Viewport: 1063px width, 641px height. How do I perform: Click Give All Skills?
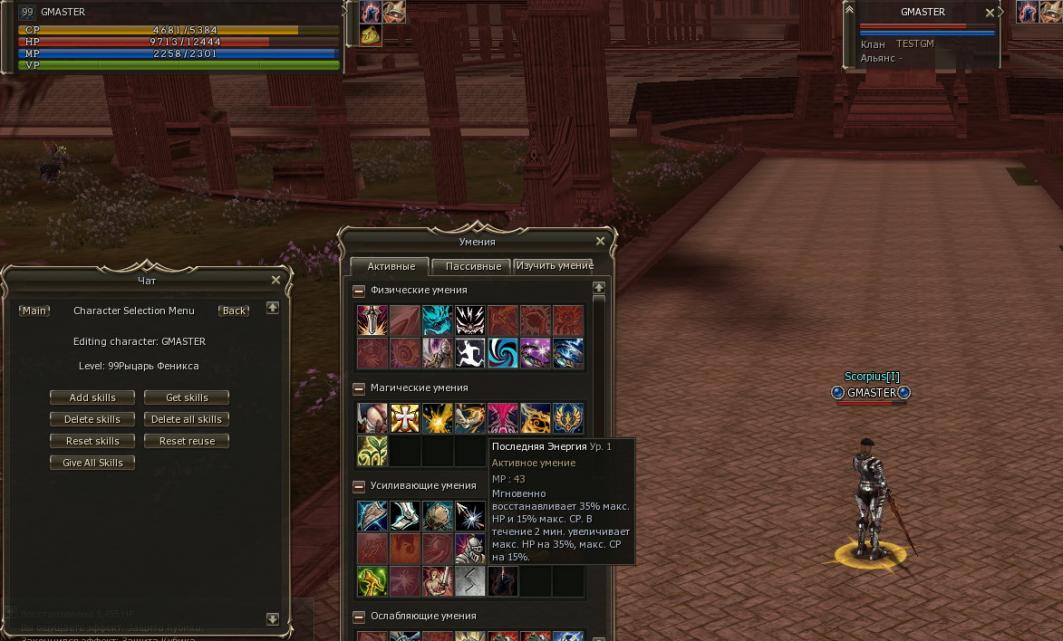pos(92,463)
